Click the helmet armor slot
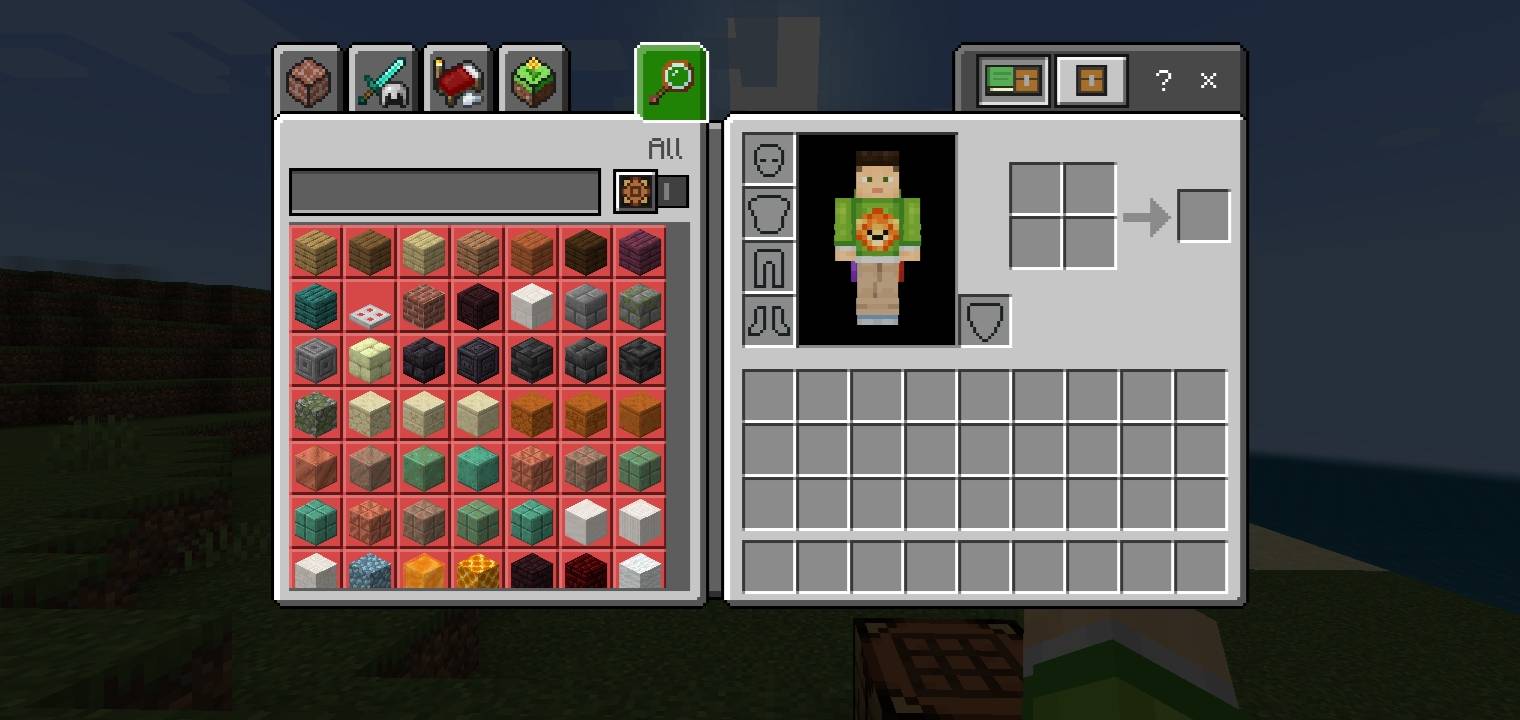This screenshot has width=1520, height=720. pos(768,159)
